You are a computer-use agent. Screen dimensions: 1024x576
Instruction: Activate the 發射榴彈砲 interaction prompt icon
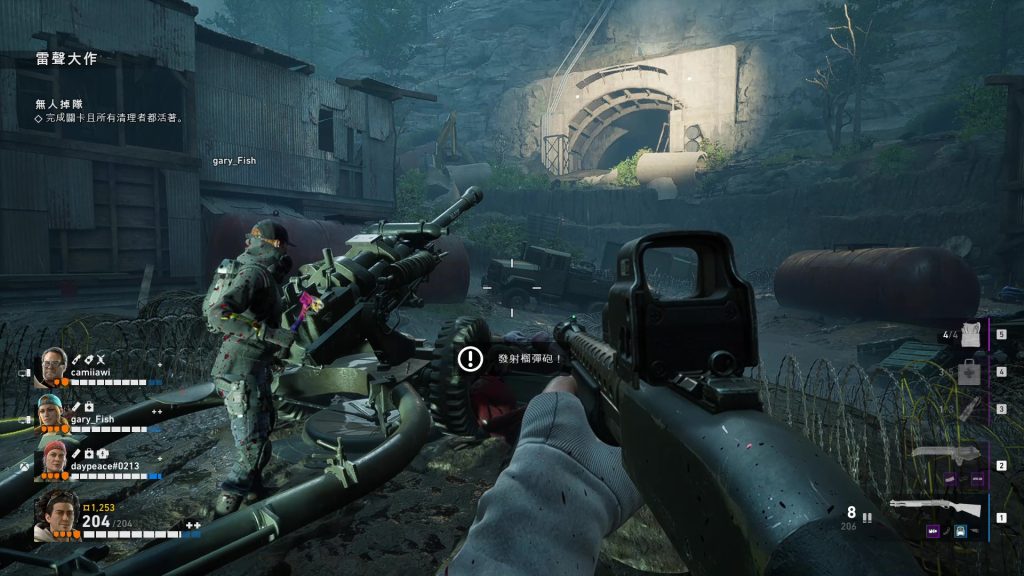tap(469, 358)
